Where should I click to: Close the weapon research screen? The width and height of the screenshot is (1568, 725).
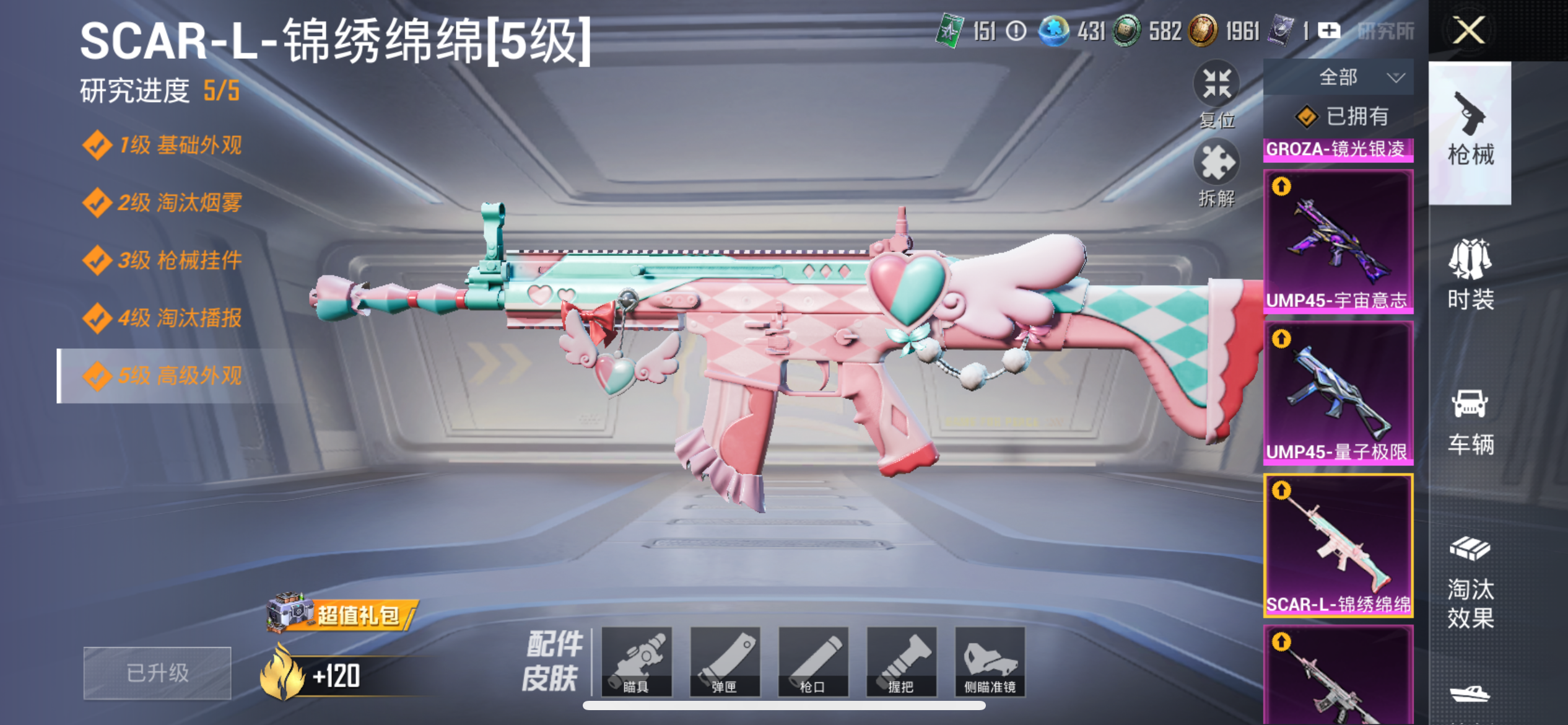[x=1468, y=30]
